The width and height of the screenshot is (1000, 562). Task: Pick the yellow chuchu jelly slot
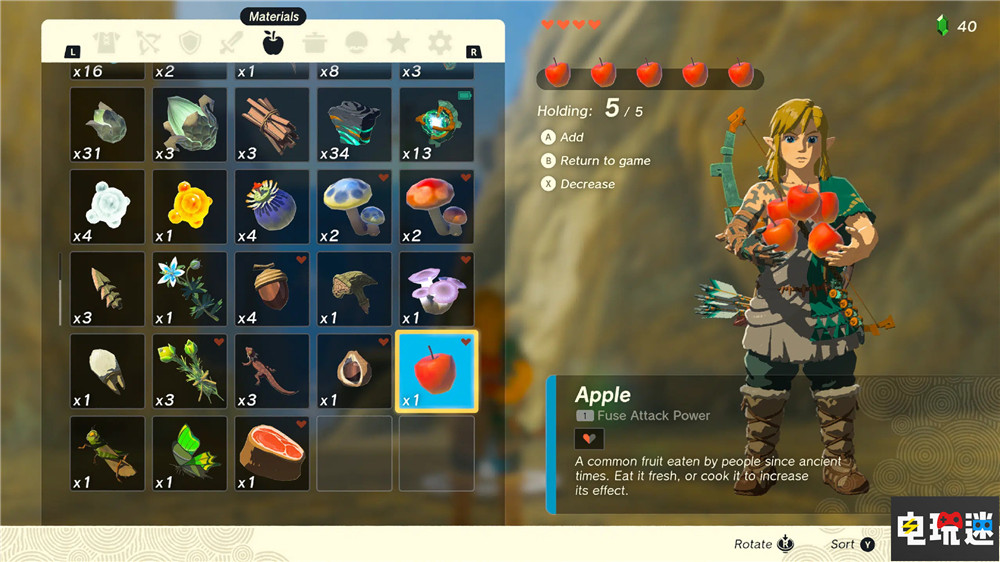click(189, 207)
